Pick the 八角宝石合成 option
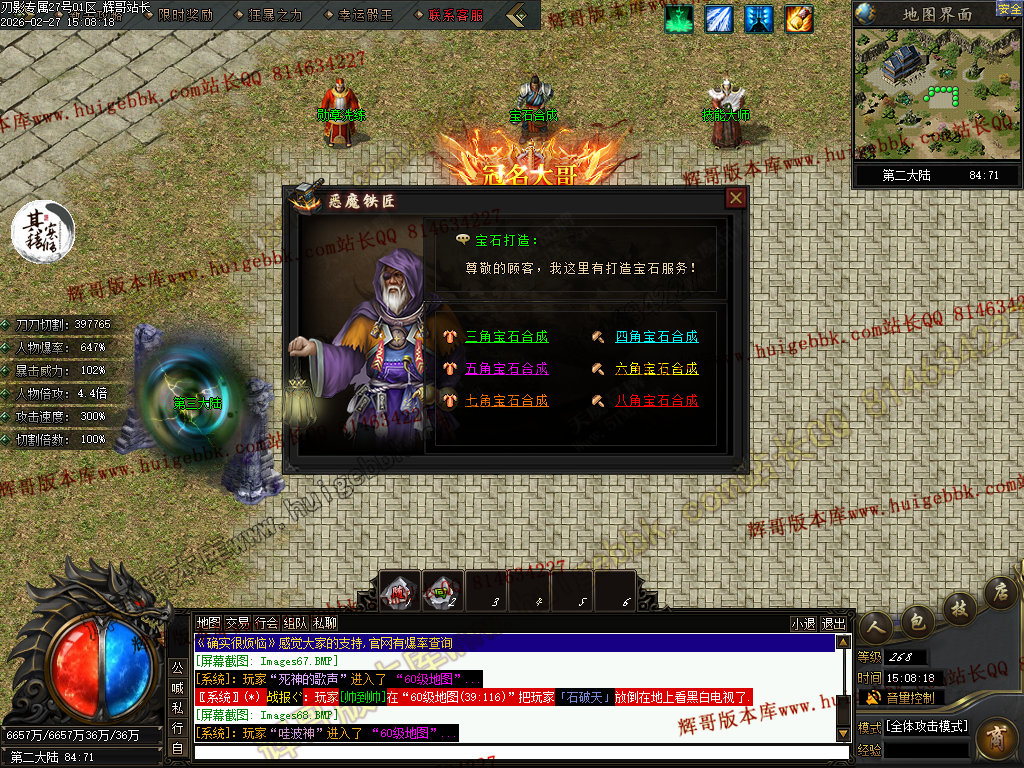This screenshot has width=1024, height=768. tap(656, 400)
